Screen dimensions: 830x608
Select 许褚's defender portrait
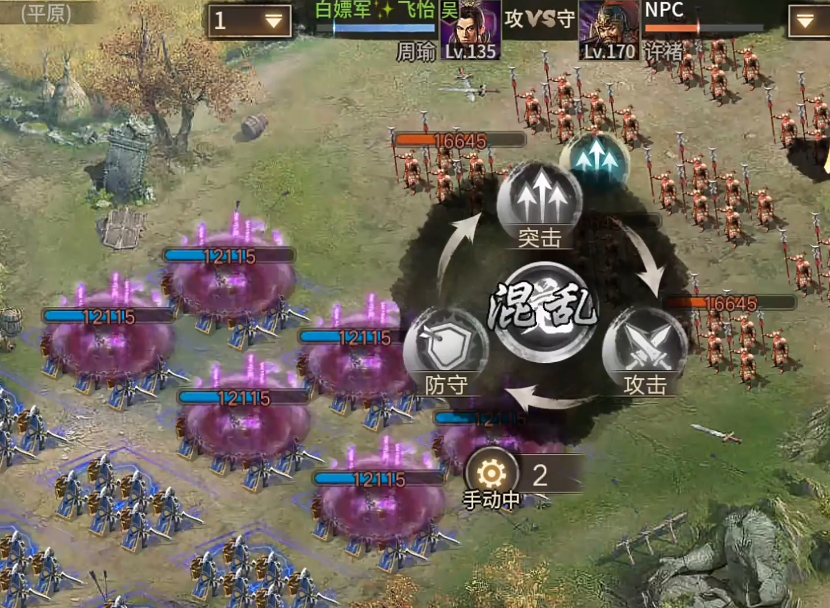click(609, 28)
